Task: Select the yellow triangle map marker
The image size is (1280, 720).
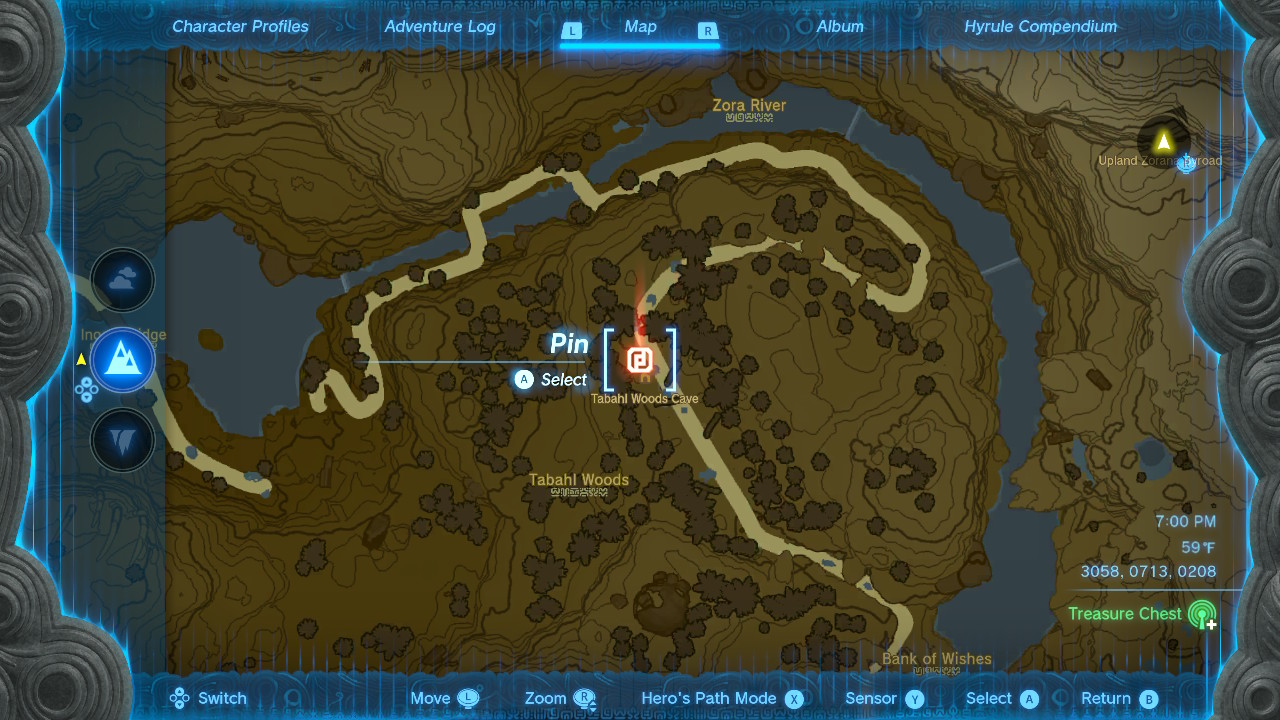Action: [1163, 142]
